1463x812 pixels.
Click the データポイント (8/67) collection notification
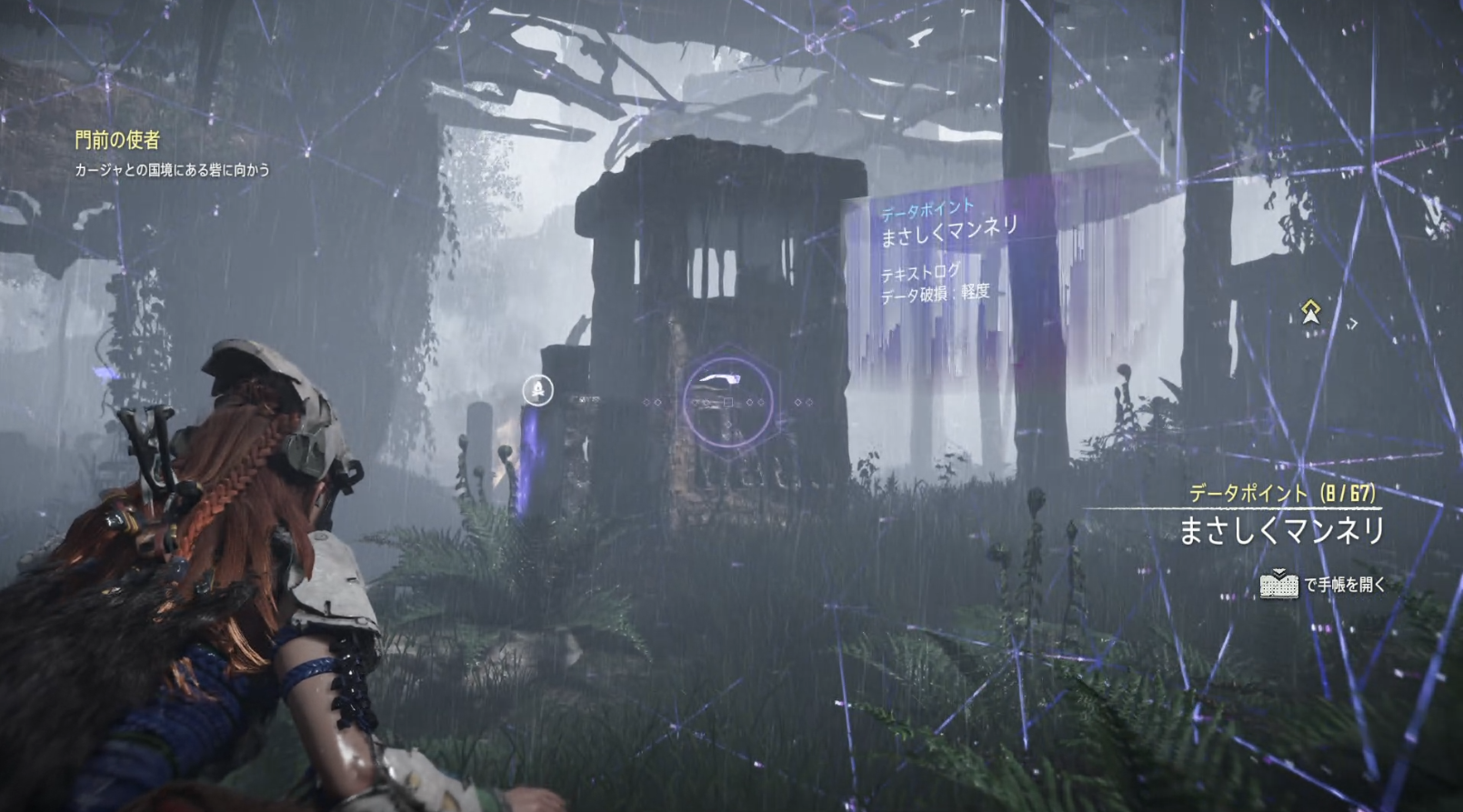click(1282, 494)
